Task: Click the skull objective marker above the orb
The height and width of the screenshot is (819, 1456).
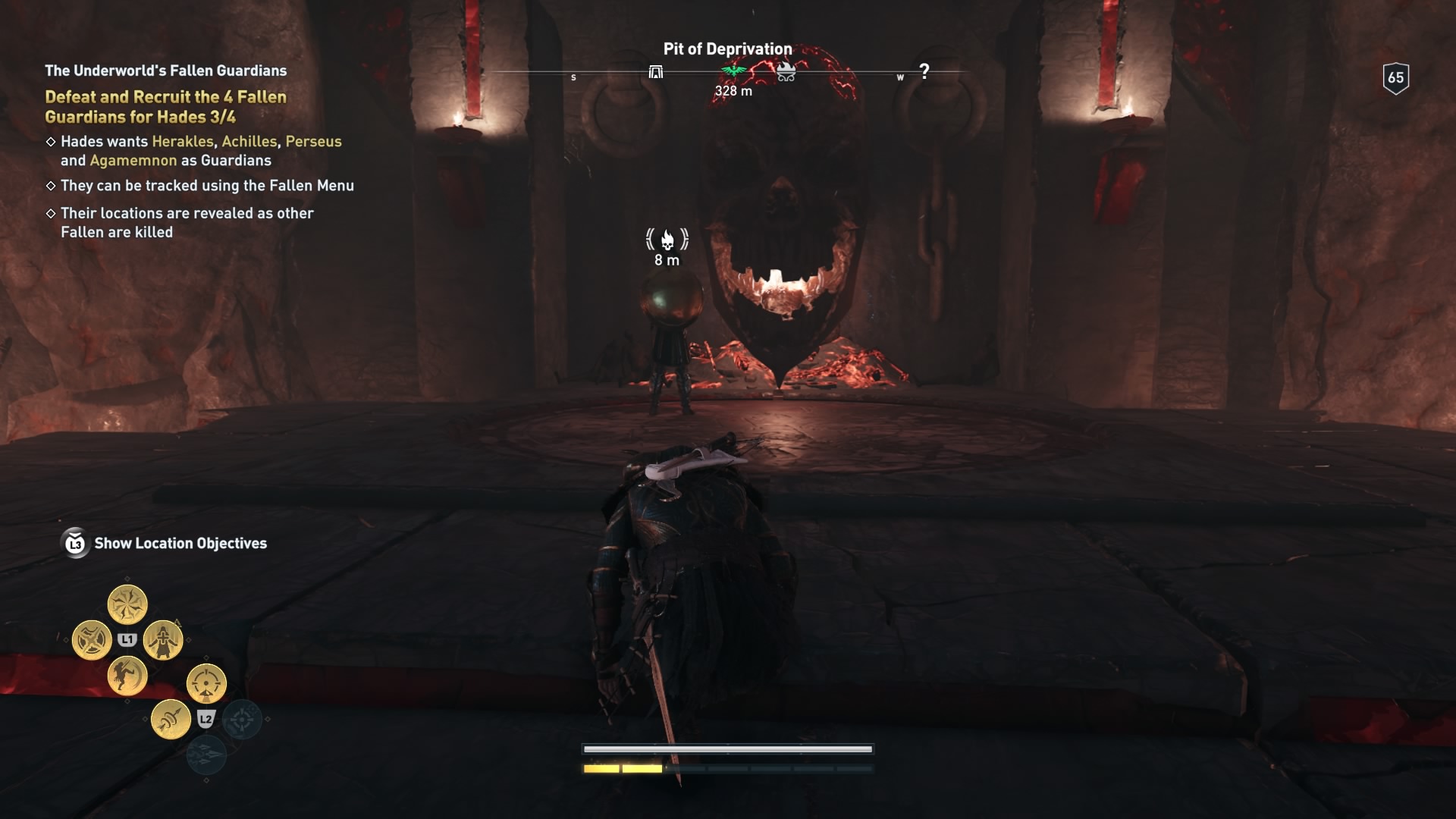Action: [666, 240]
